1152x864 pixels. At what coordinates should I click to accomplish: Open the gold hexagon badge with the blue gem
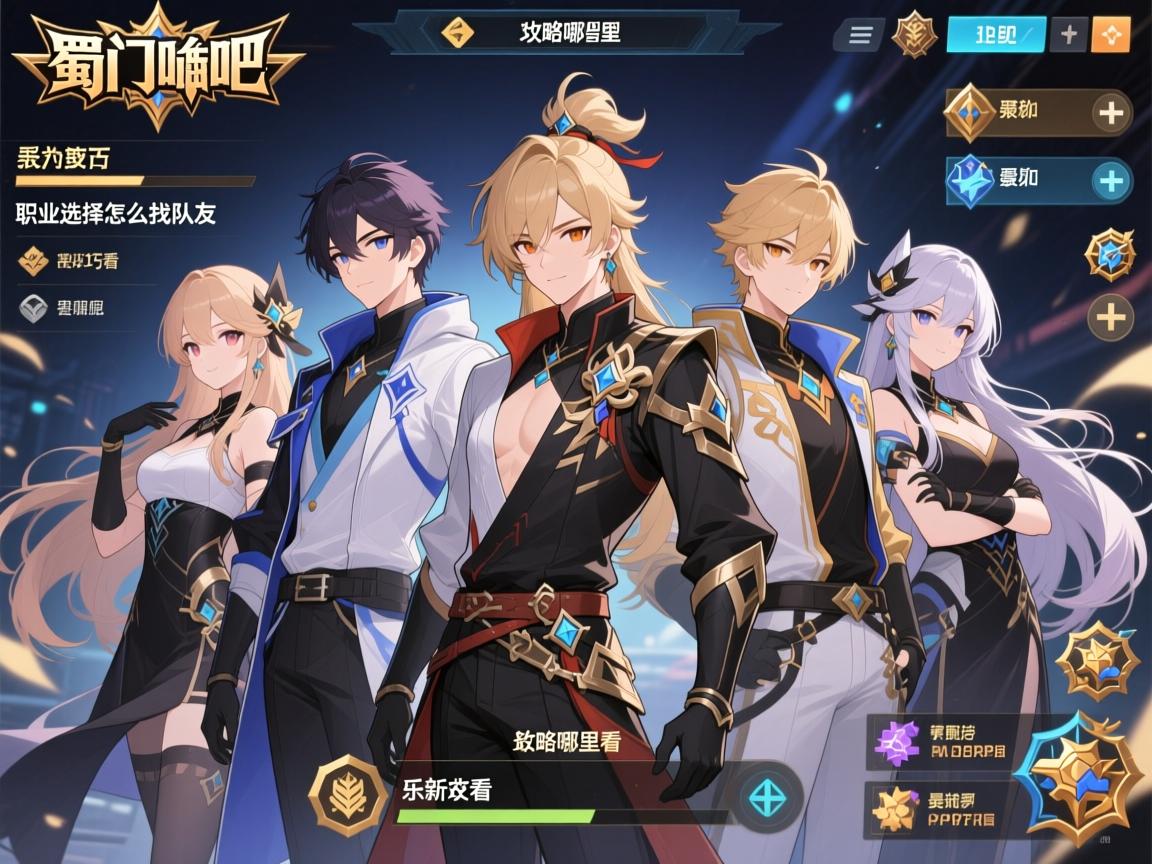click(1110, 253)
